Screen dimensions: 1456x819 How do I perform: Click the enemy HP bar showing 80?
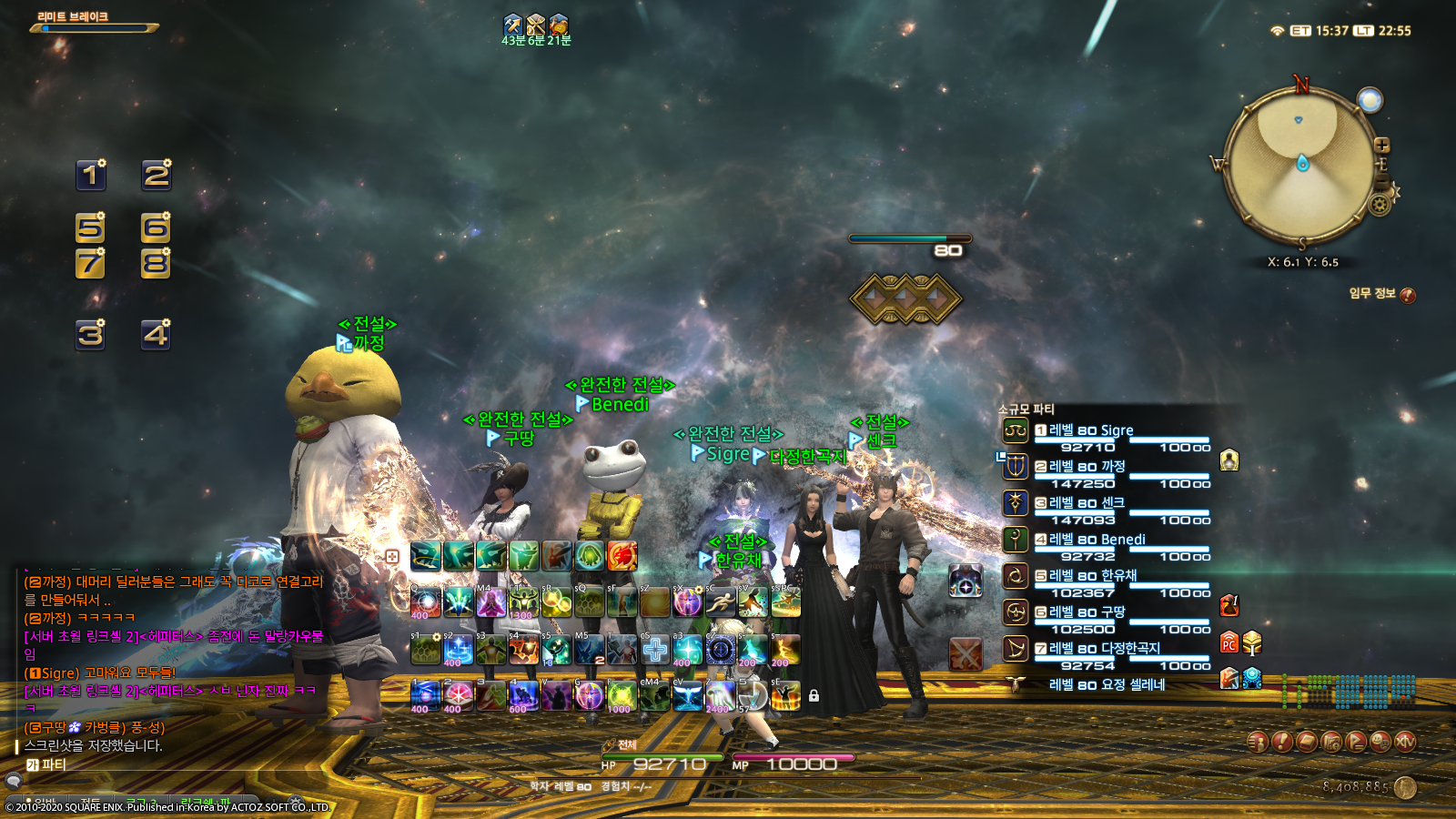coord(910,240)
